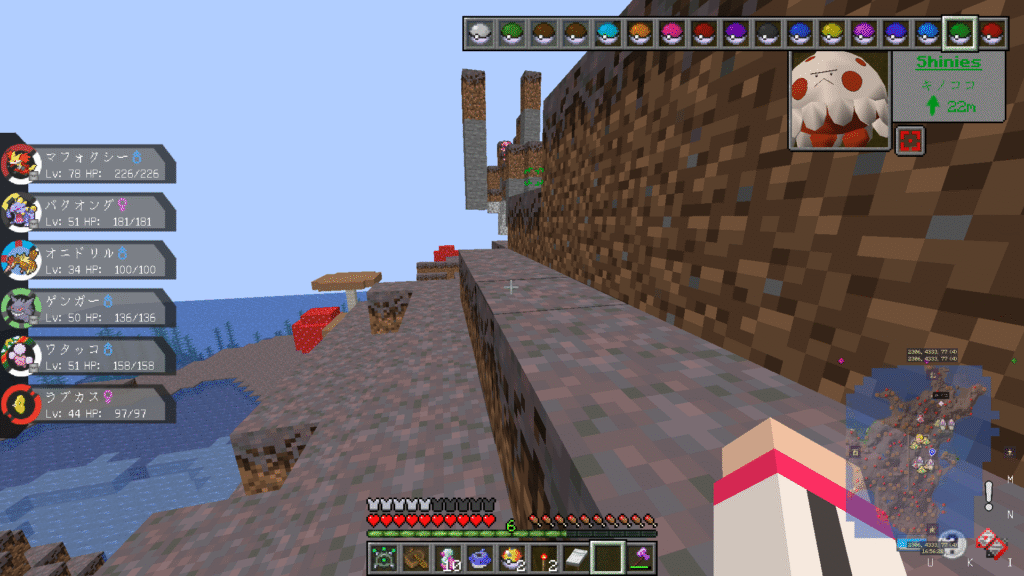Pick the yellow ball in top bar
The image size is (1024, 576).
pyautogui.click(x=832, y=34)
